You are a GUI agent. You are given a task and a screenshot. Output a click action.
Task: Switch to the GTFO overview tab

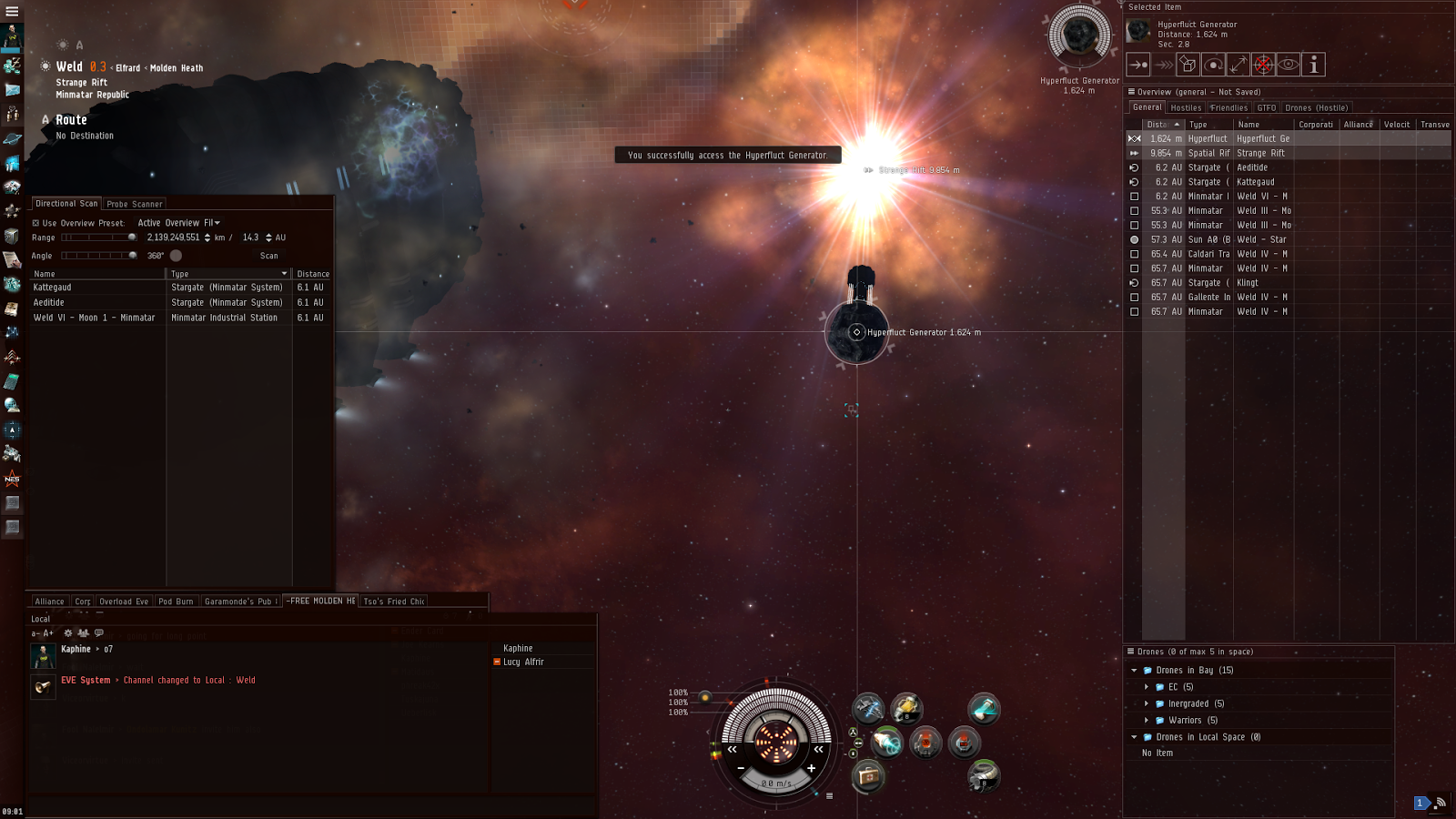pyautogui.click(x=1267, y=107)
